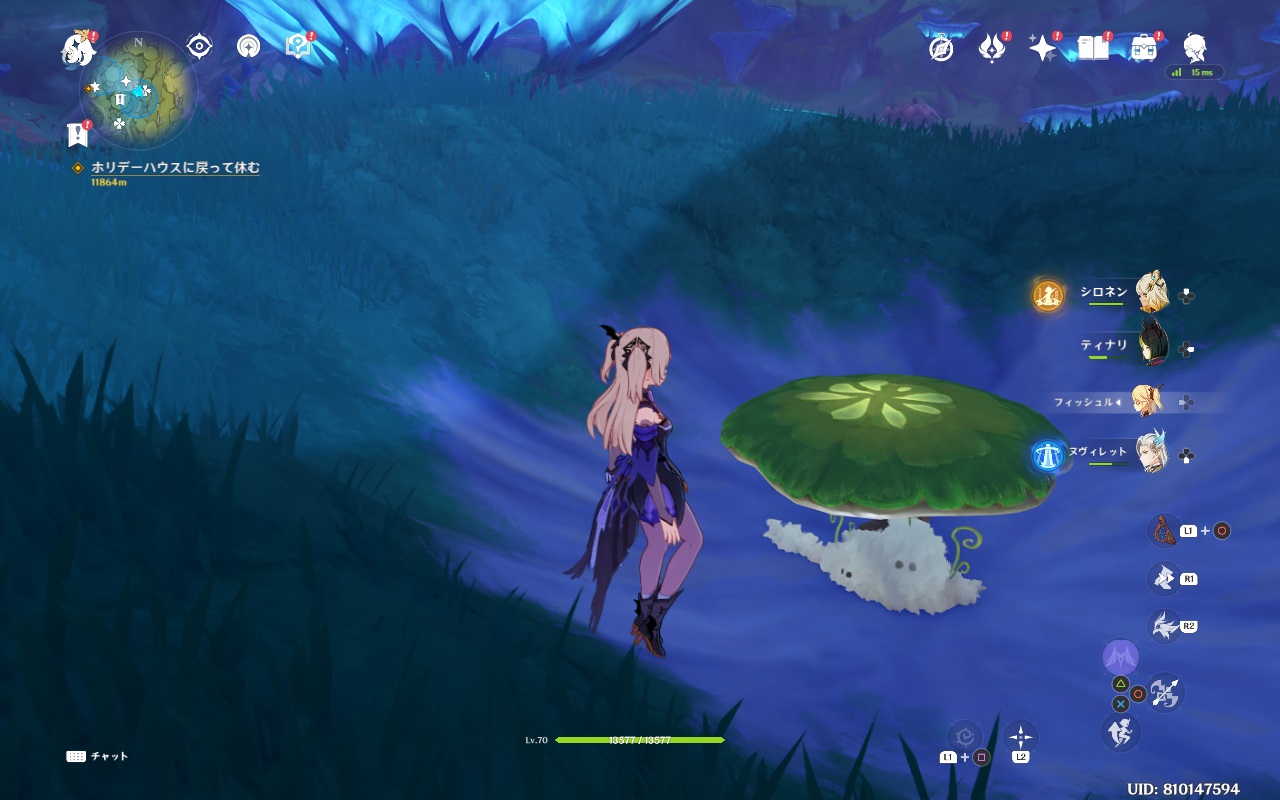Activate the elemental sight eye icon
The image size is (1280, 800).
[x=199, y=46]
